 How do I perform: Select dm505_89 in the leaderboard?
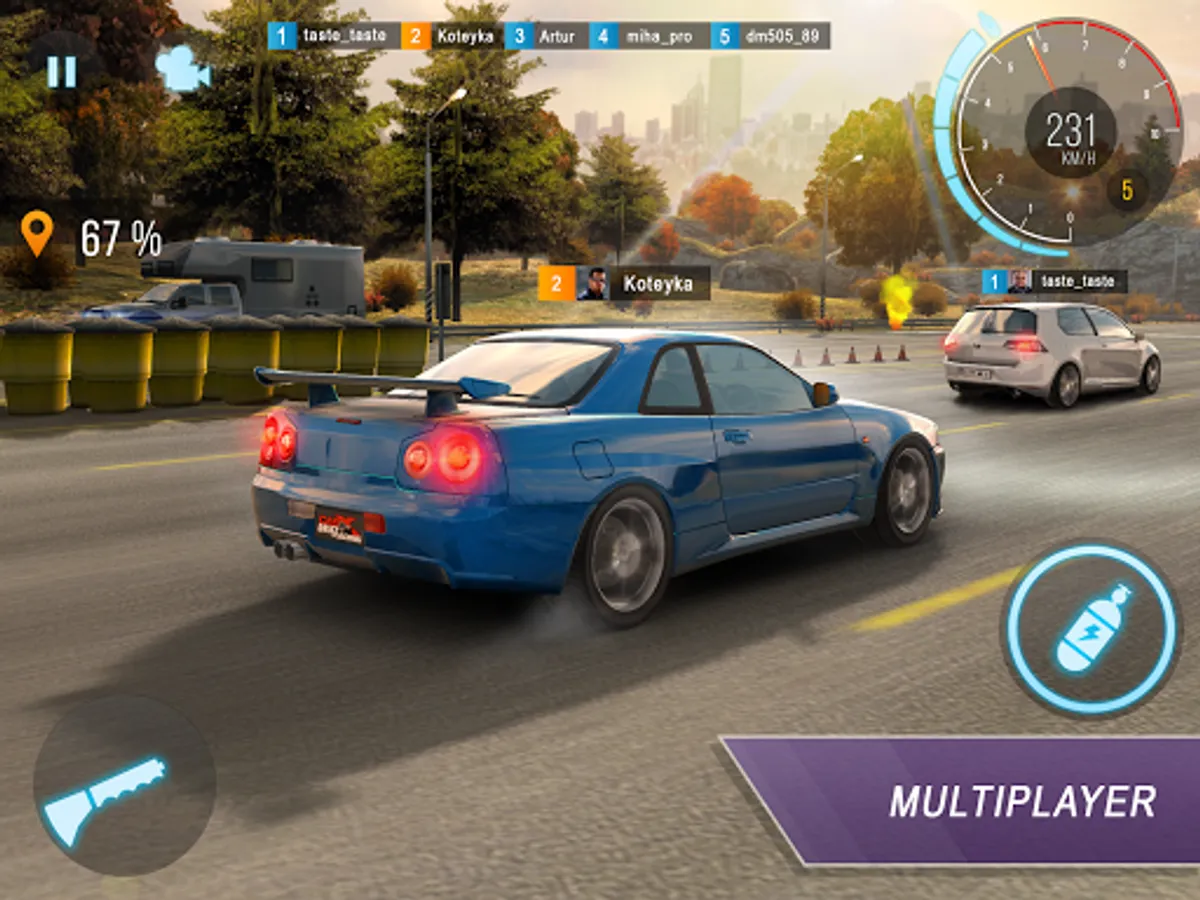(x=771, y=37)
